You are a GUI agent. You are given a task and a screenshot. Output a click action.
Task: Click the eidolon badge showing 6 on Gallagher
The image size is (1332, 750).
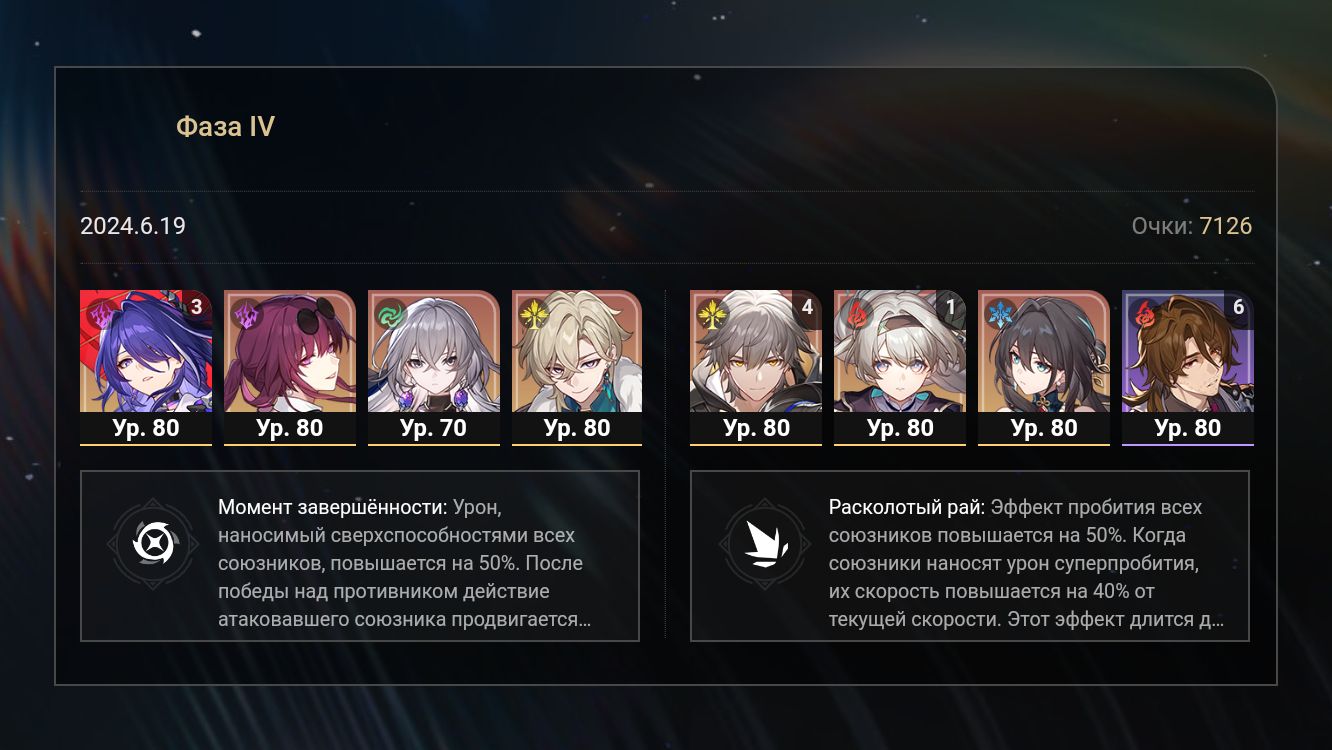(x=1241, y=305)
